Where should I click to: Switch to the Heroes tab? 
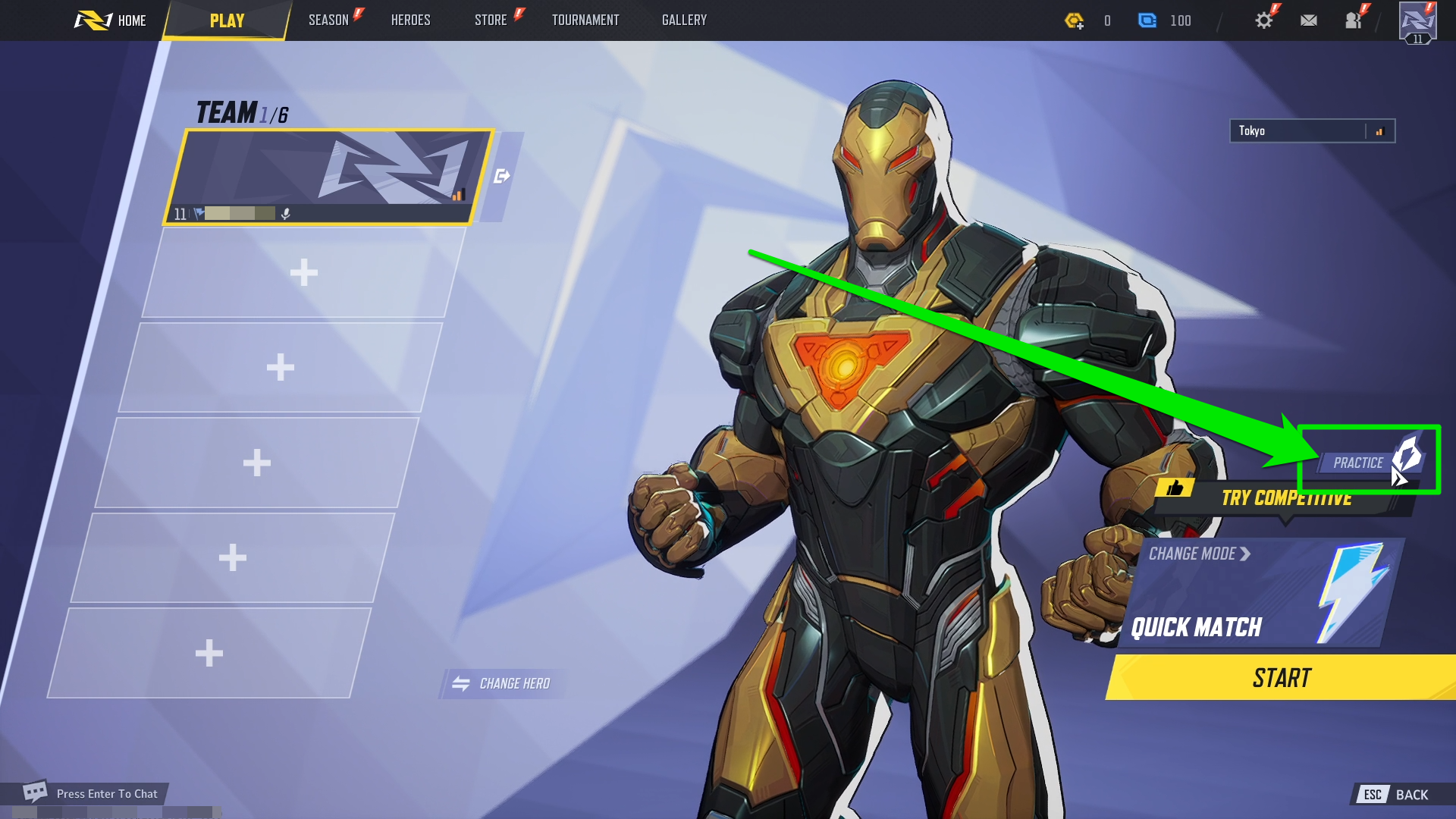pos(410,20)
